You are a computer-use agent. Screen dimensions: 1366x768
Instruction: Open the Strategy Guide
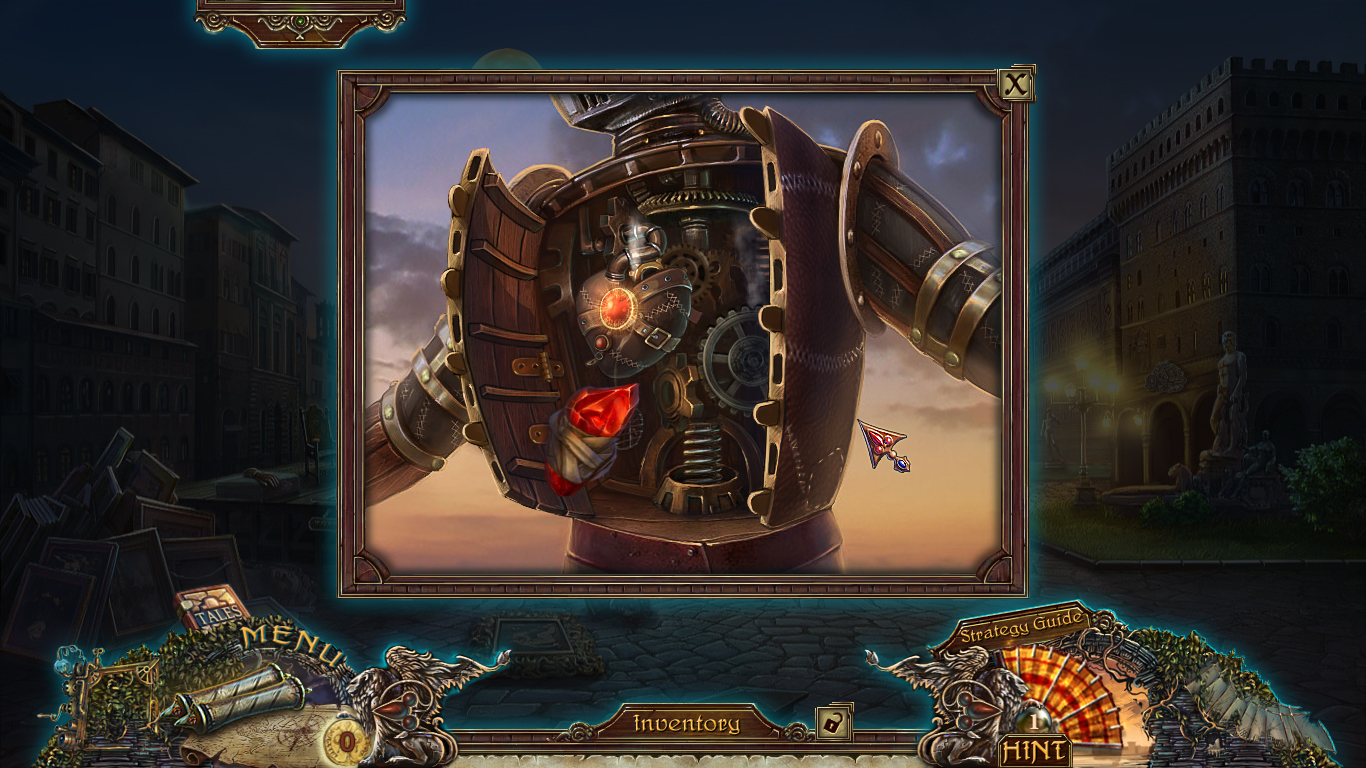pyautogui.click(x=1020, y=628)
